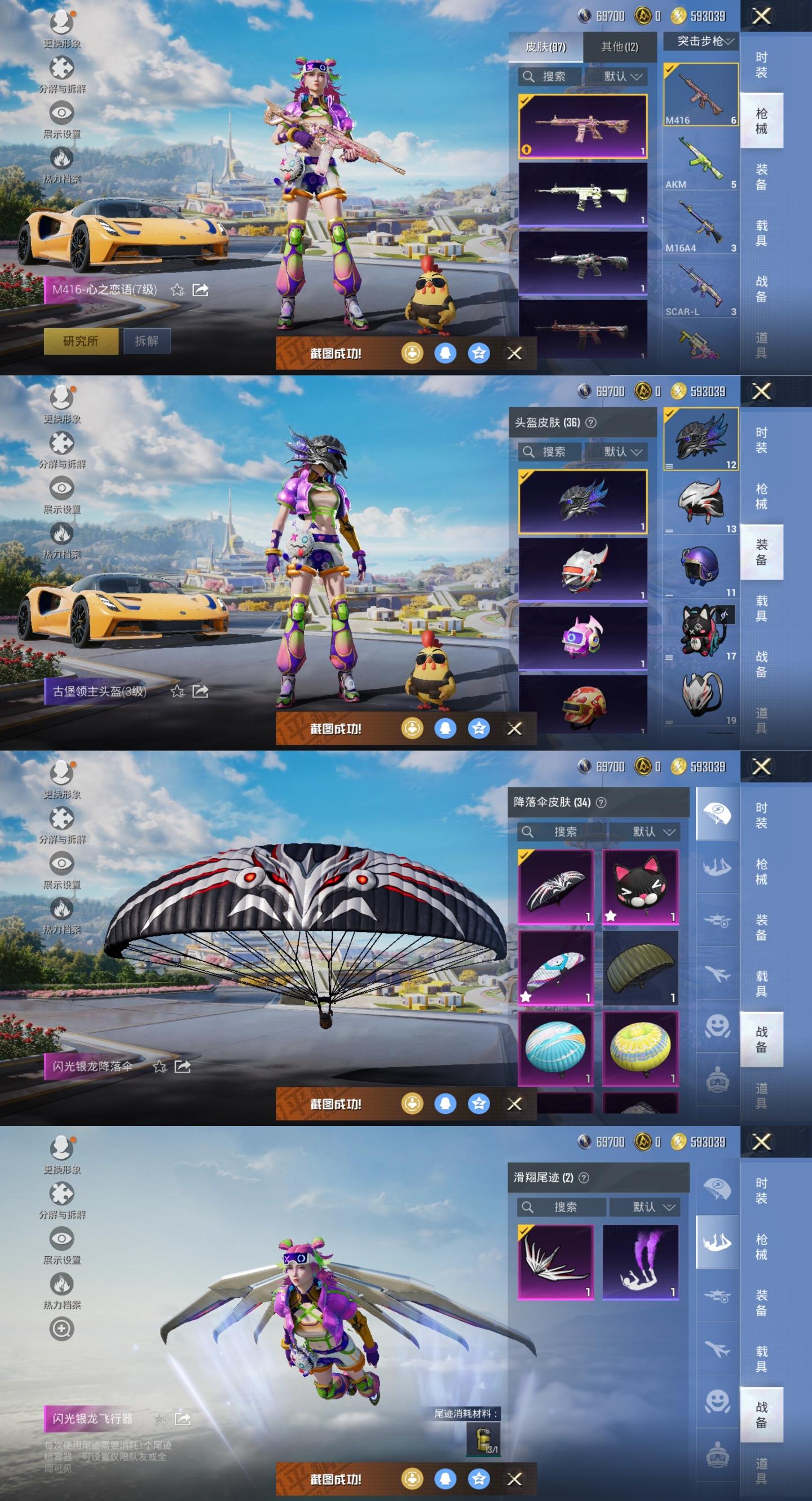
Task: Show help for 头盔皮肤 (36)
Action: point(590,422)
